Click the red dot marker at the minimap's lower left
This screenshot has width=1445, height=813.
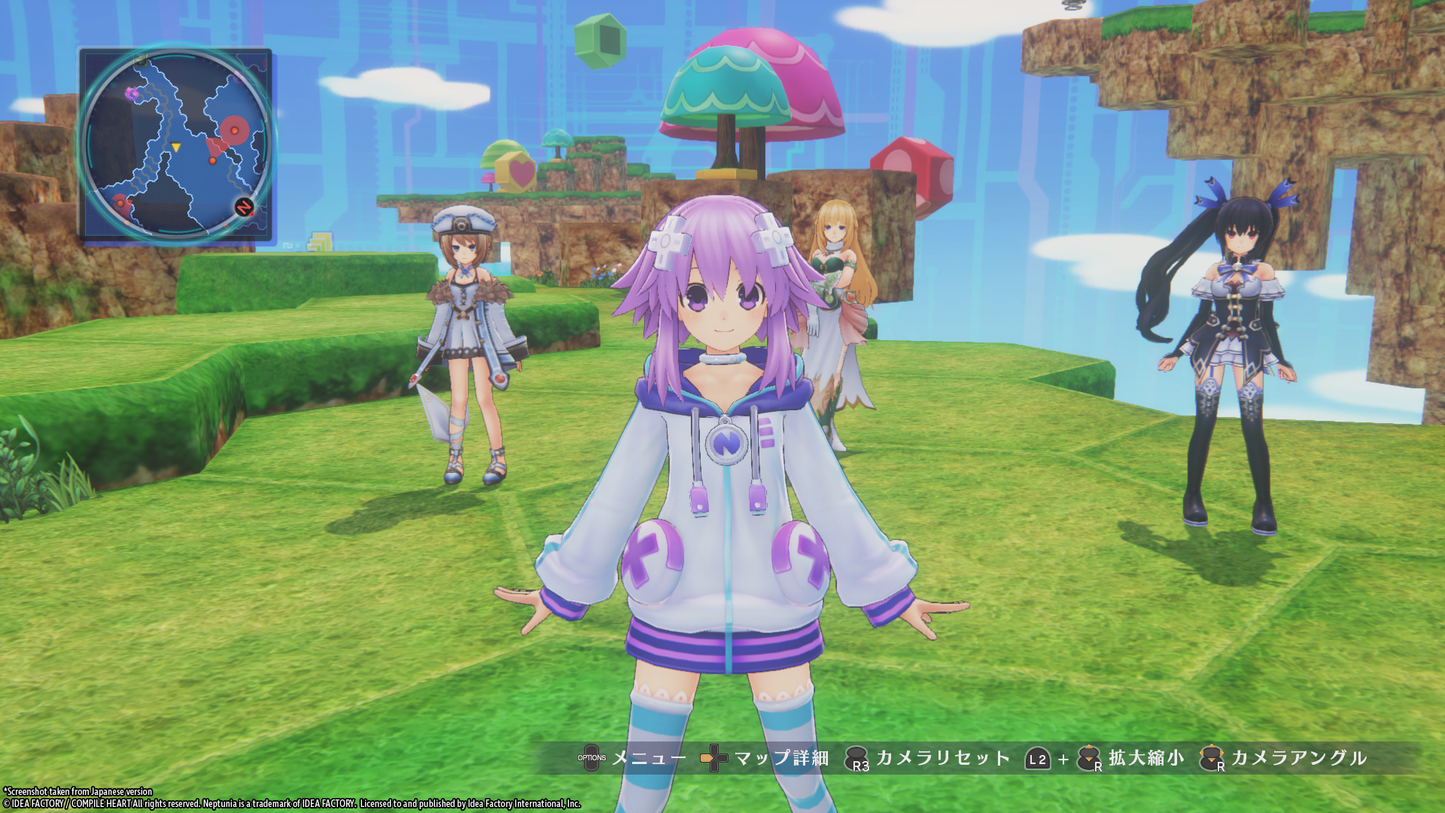pos(120,203)
